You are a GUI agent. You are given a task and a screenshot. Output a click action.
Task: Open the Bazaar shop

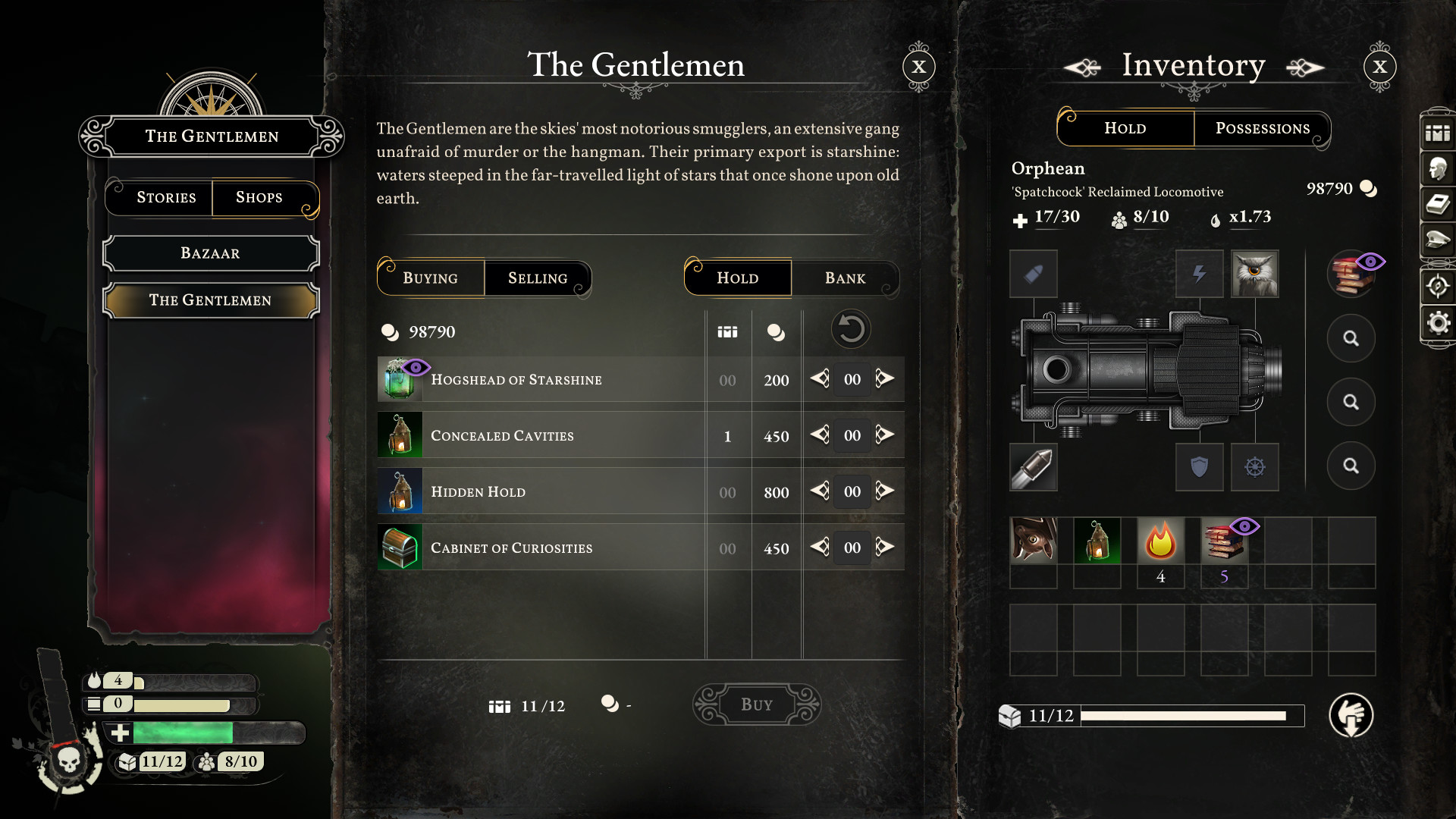click(x=211, y=253)
